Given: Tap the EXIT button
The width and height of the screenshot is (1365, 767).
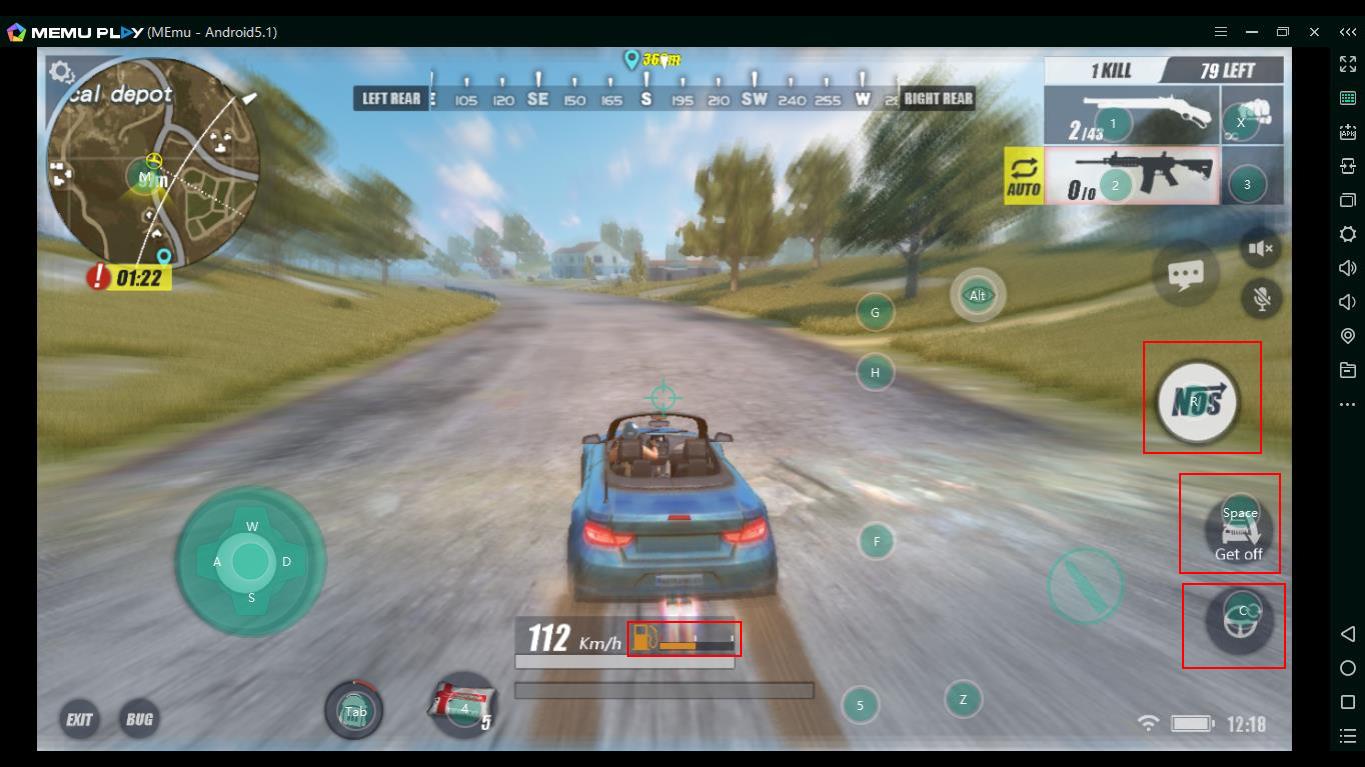Looking at the screenshot, I should (79, 719).
